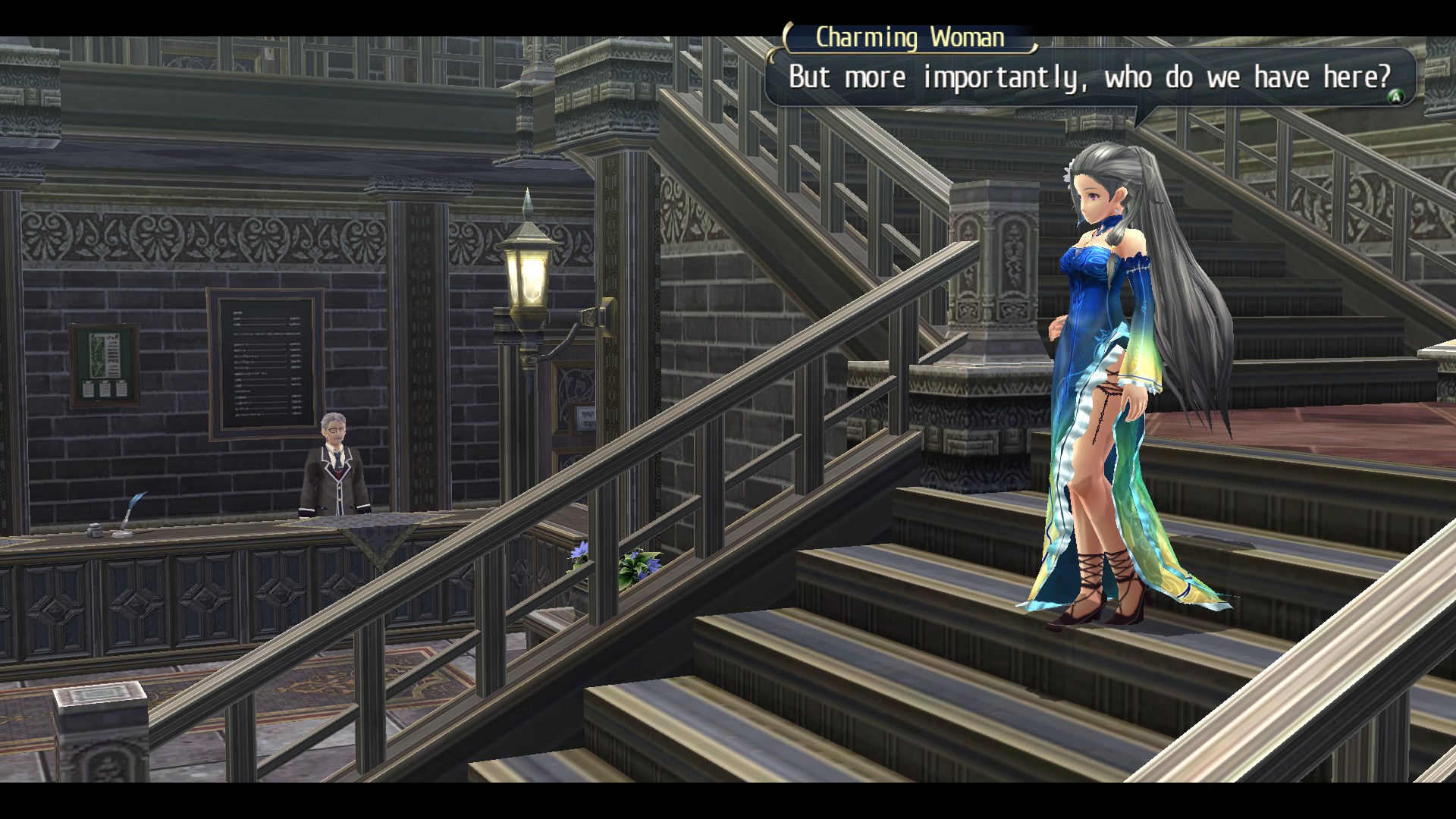The width and height of the screenshot is (1456, 819).
Task: Advance the Charming Woman's dialogue bubble
Action: [1394, 96]
